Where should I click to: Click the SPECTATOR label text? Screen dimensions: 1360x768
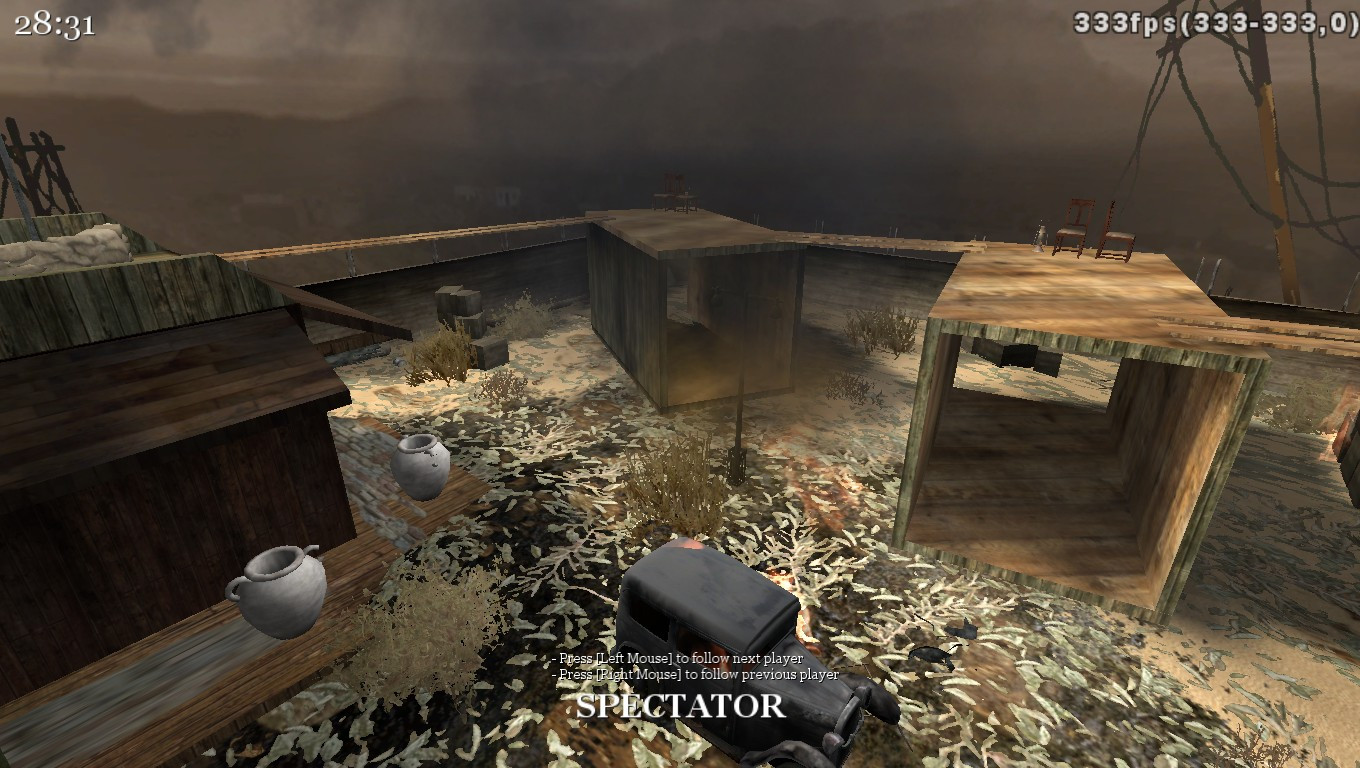point(680,707)
